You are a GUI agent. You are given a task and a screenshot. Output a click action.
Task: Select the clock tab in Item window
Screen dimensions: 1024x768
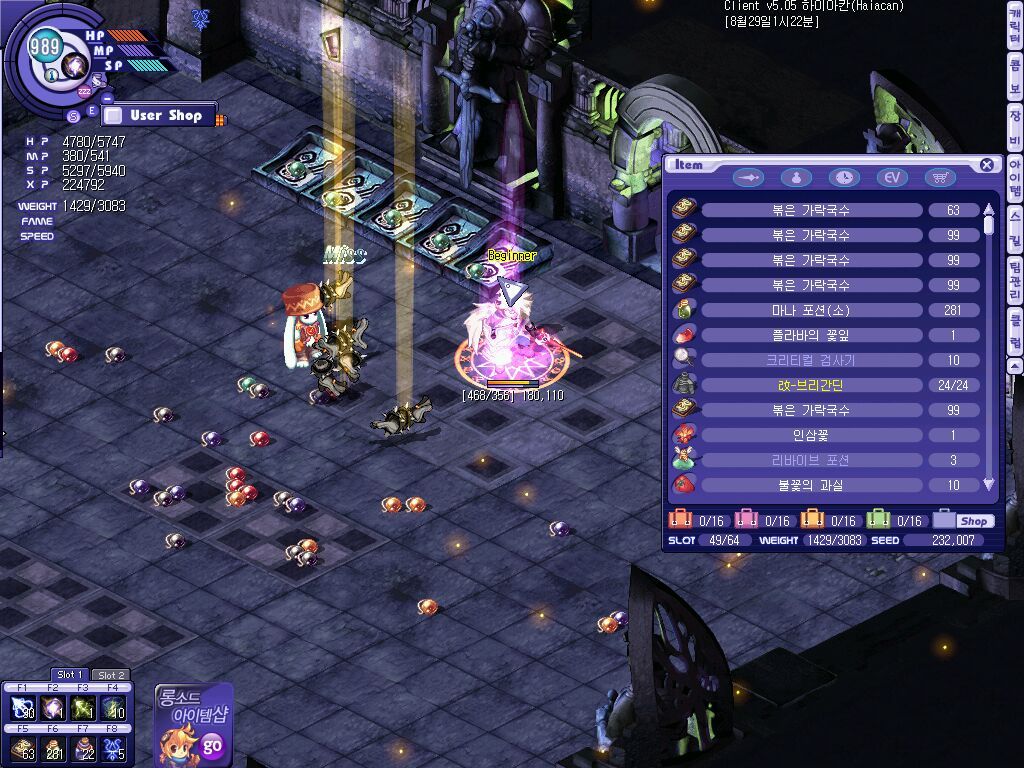[844, 177]
